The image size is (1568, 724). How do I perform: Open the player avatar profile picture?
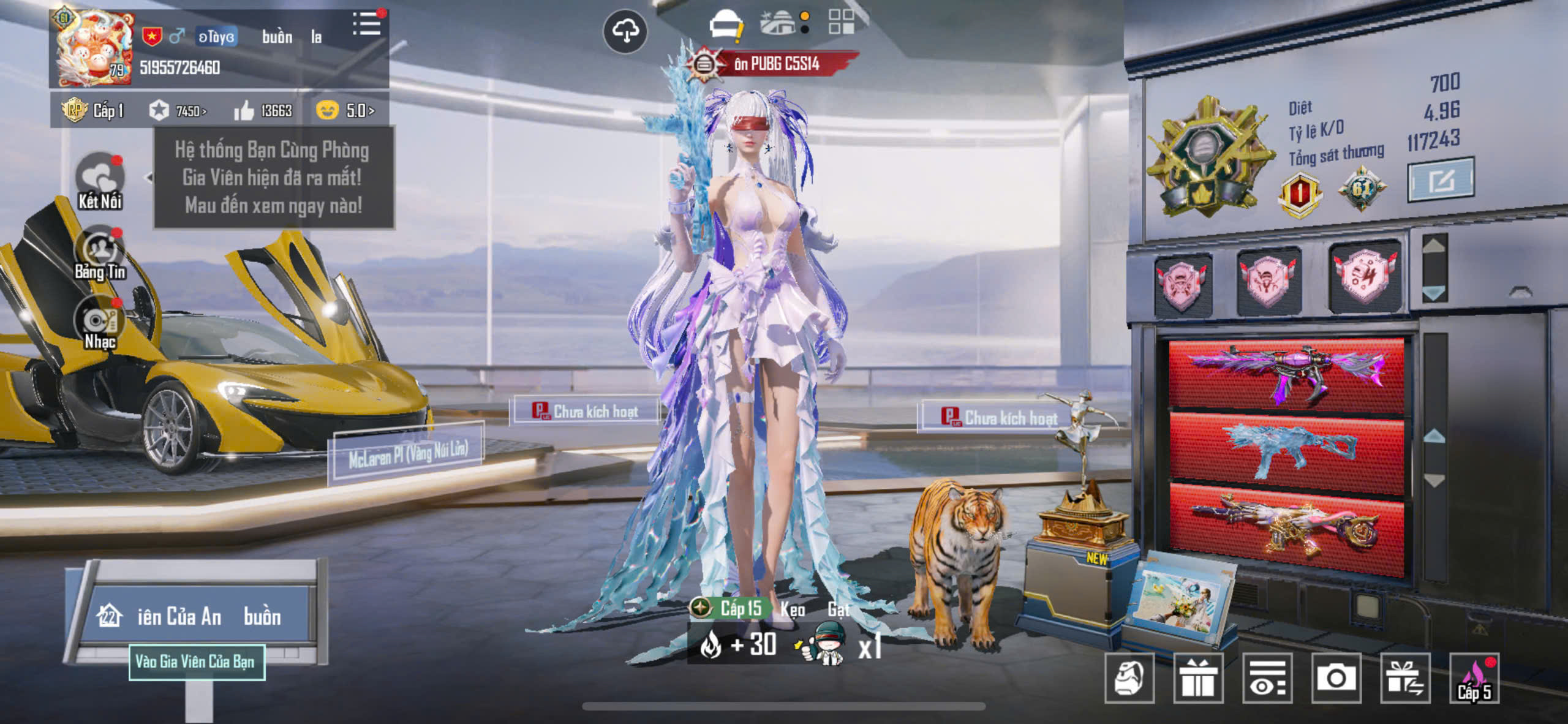pos(94,48)
